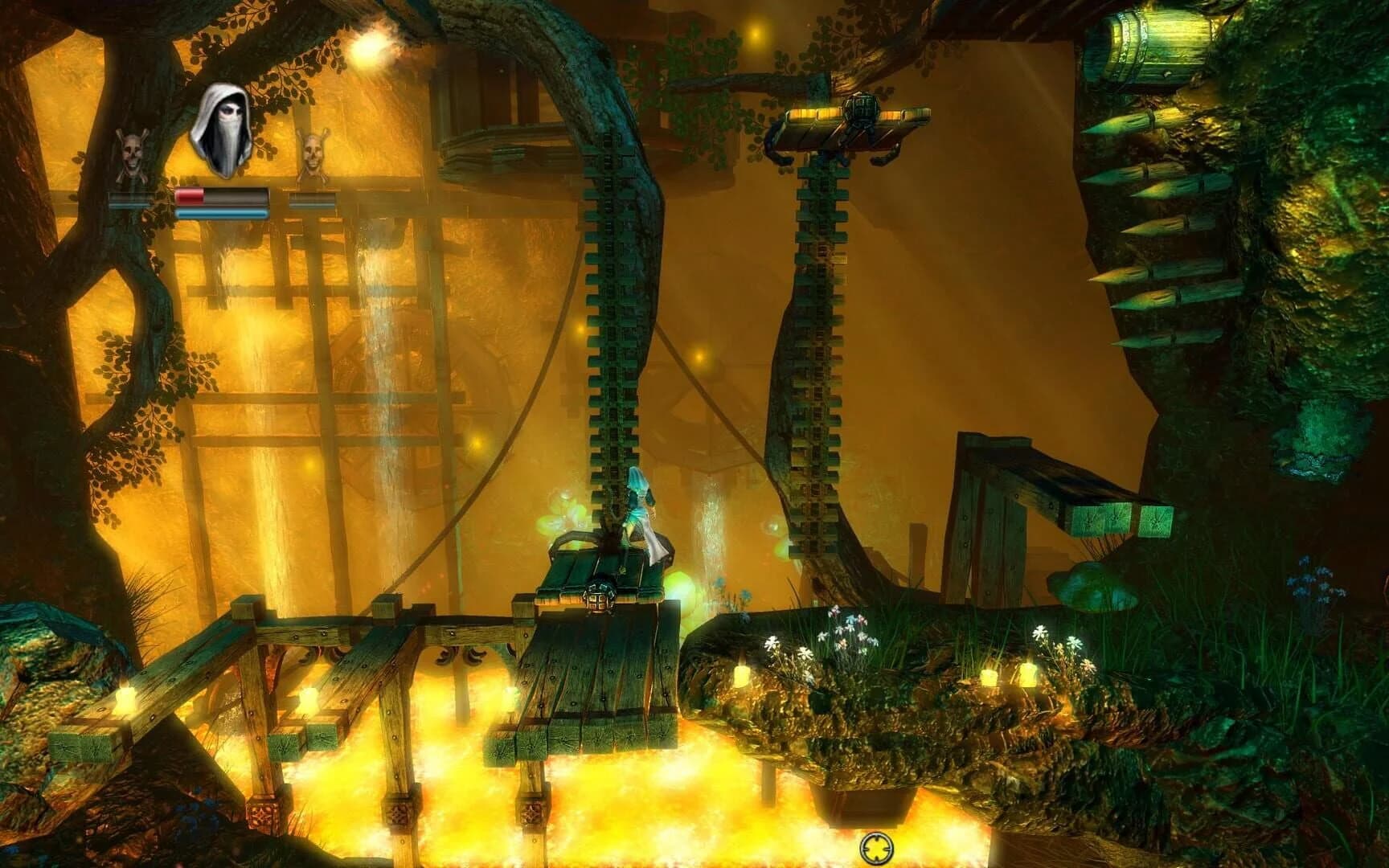
Task: Toggle the left chain ladder tower
Action: pos(611,321)
